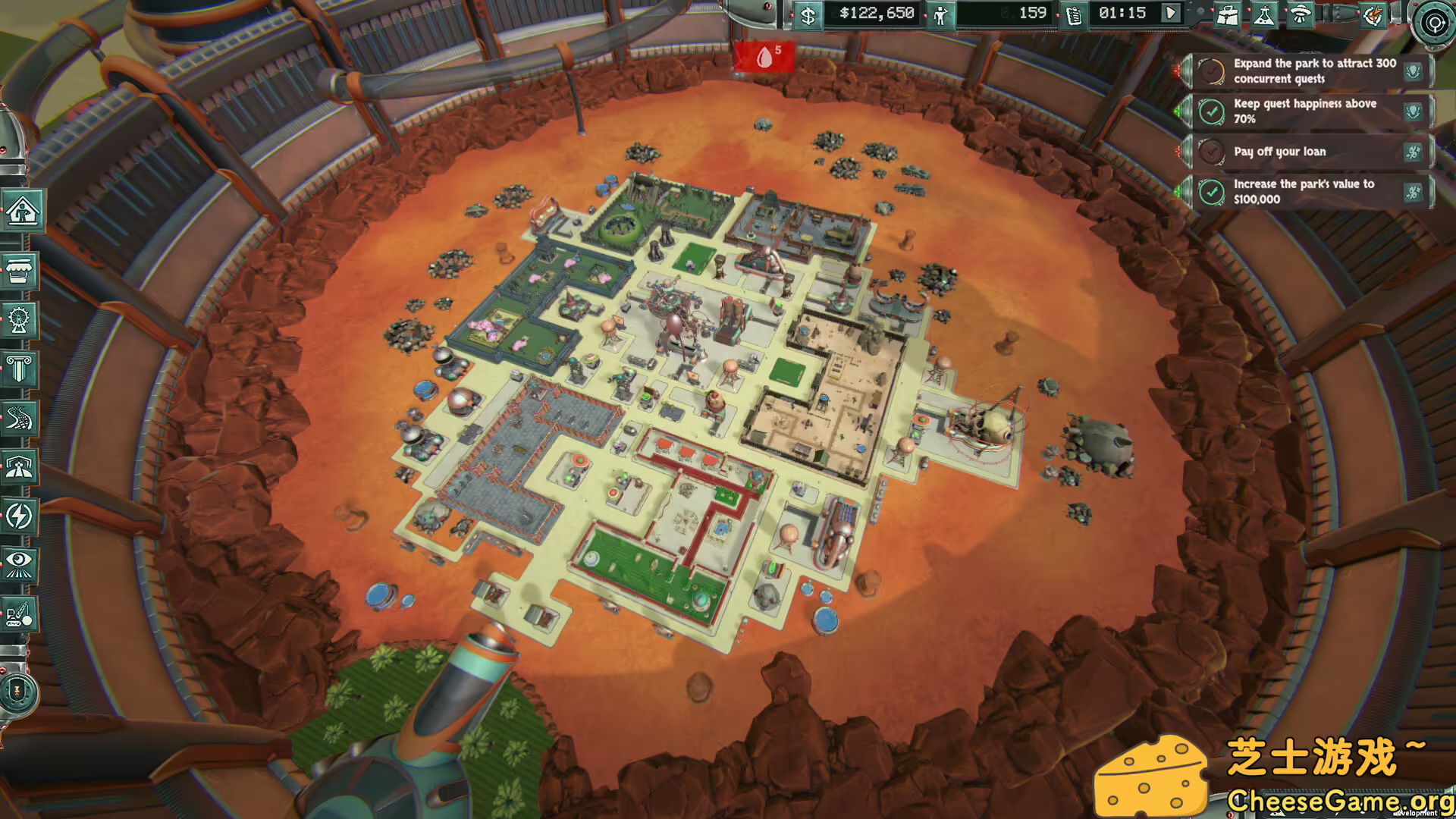The height and width of the screenshot is (819, 1456).
Task: Click the checkmark on the happiness quest
Action: point(1213,111)
